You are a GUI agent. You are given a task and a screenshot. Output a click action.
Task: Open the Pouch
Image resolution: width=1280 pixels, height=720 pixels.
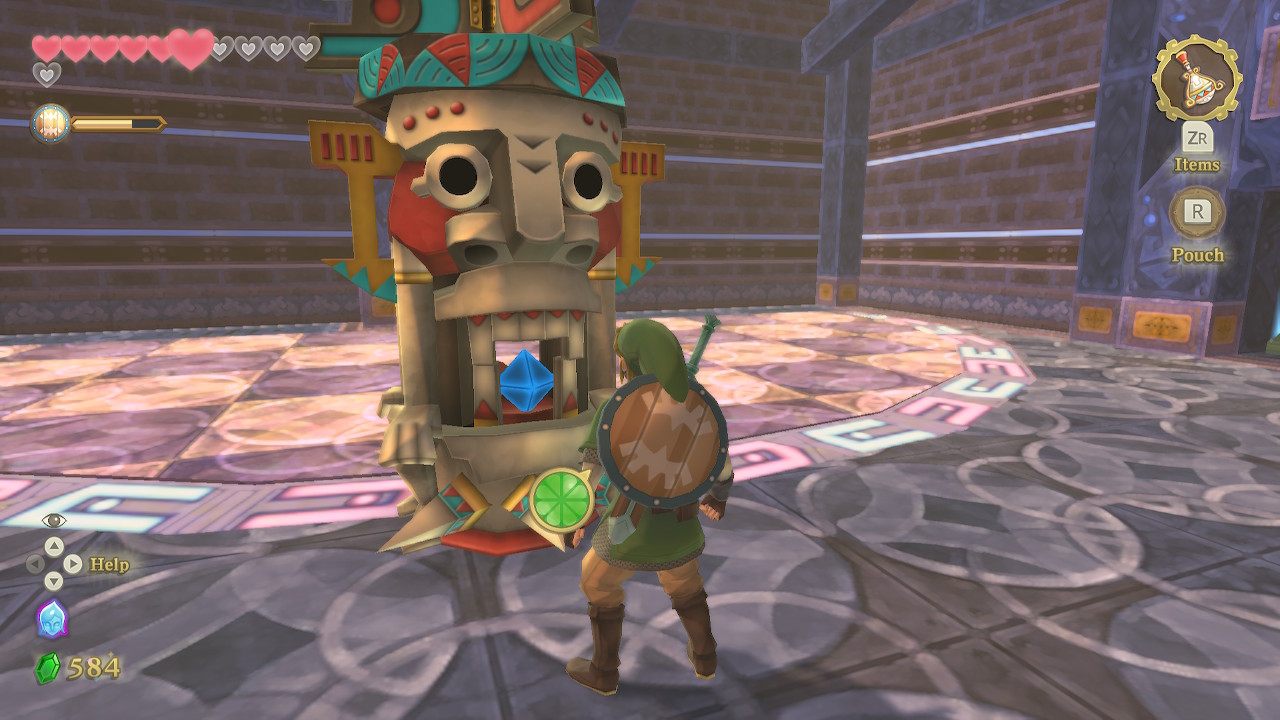[1197, 212]
